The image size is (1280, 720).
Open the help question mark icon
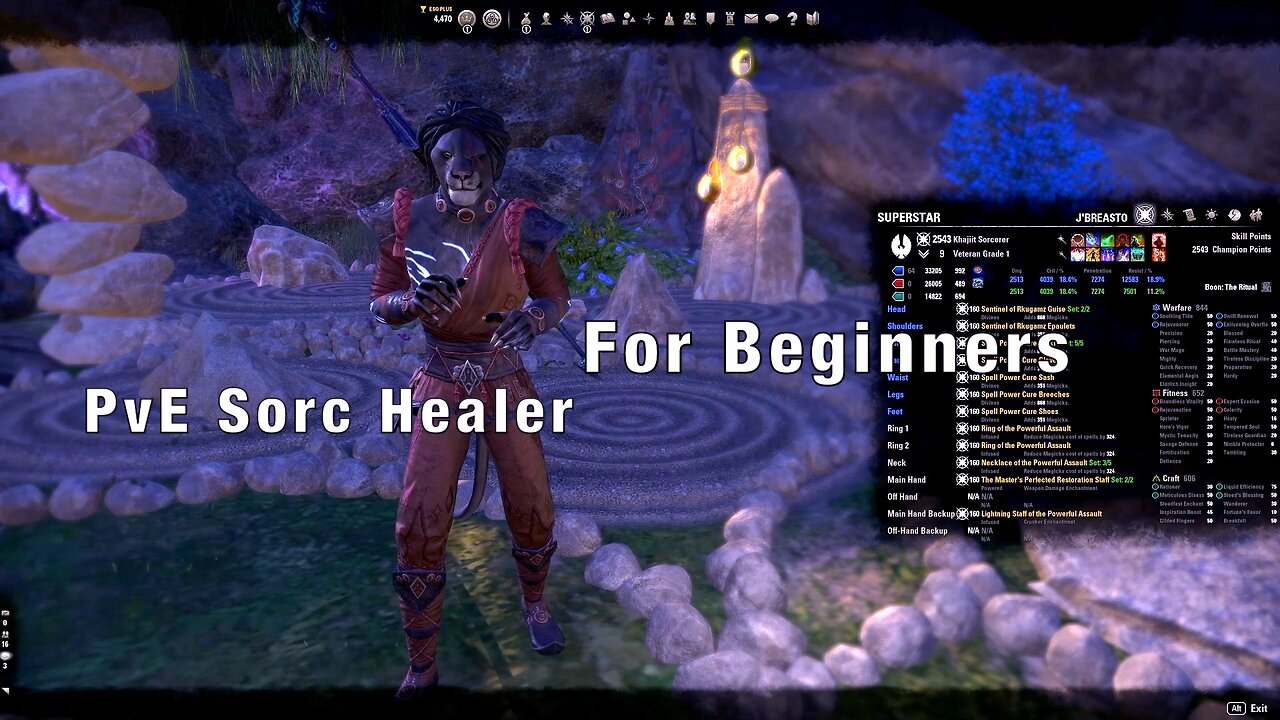[793, 18]
